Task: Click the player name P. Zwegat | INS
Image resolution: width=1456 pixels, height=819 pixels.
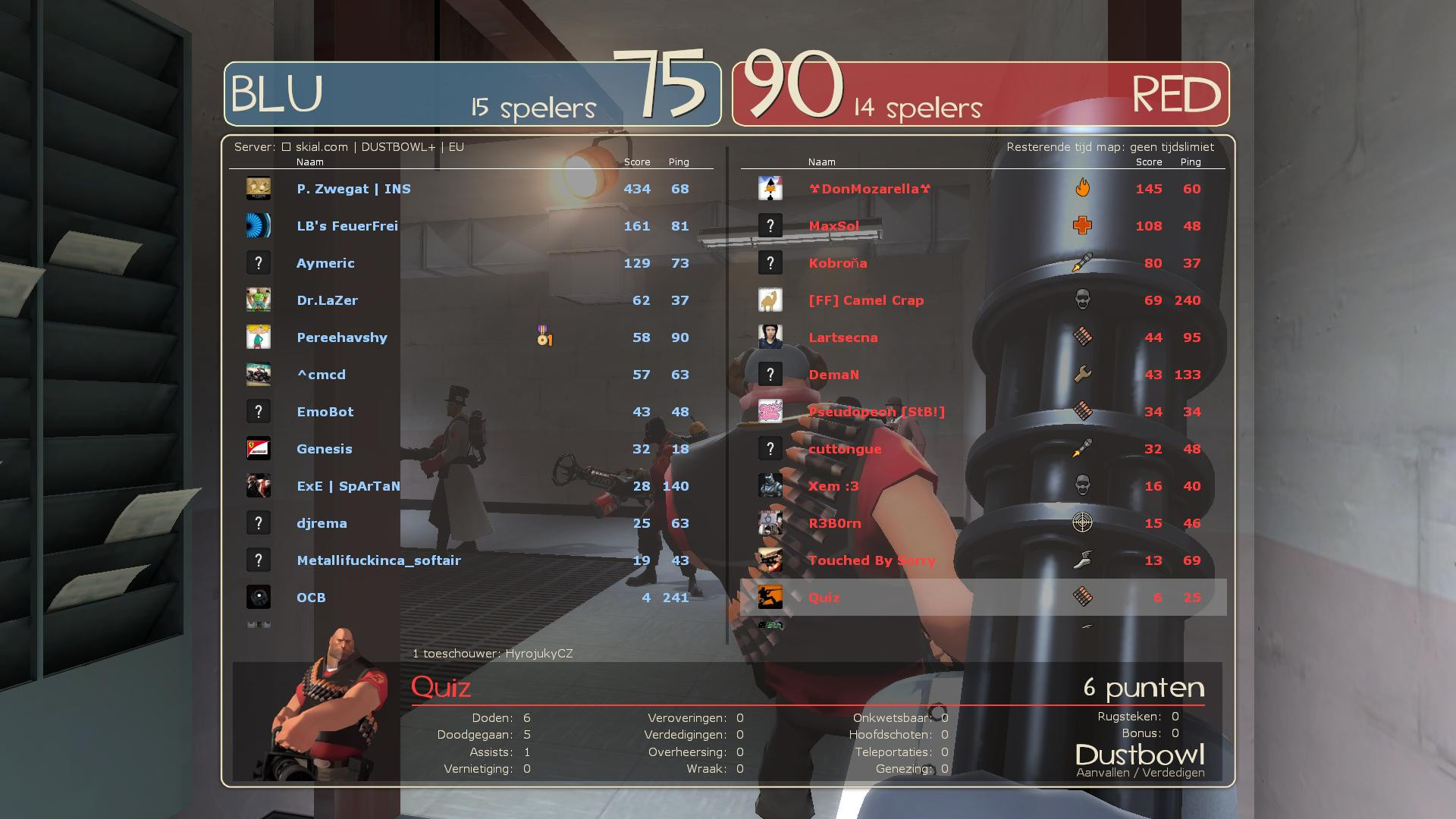Action: 353,189
